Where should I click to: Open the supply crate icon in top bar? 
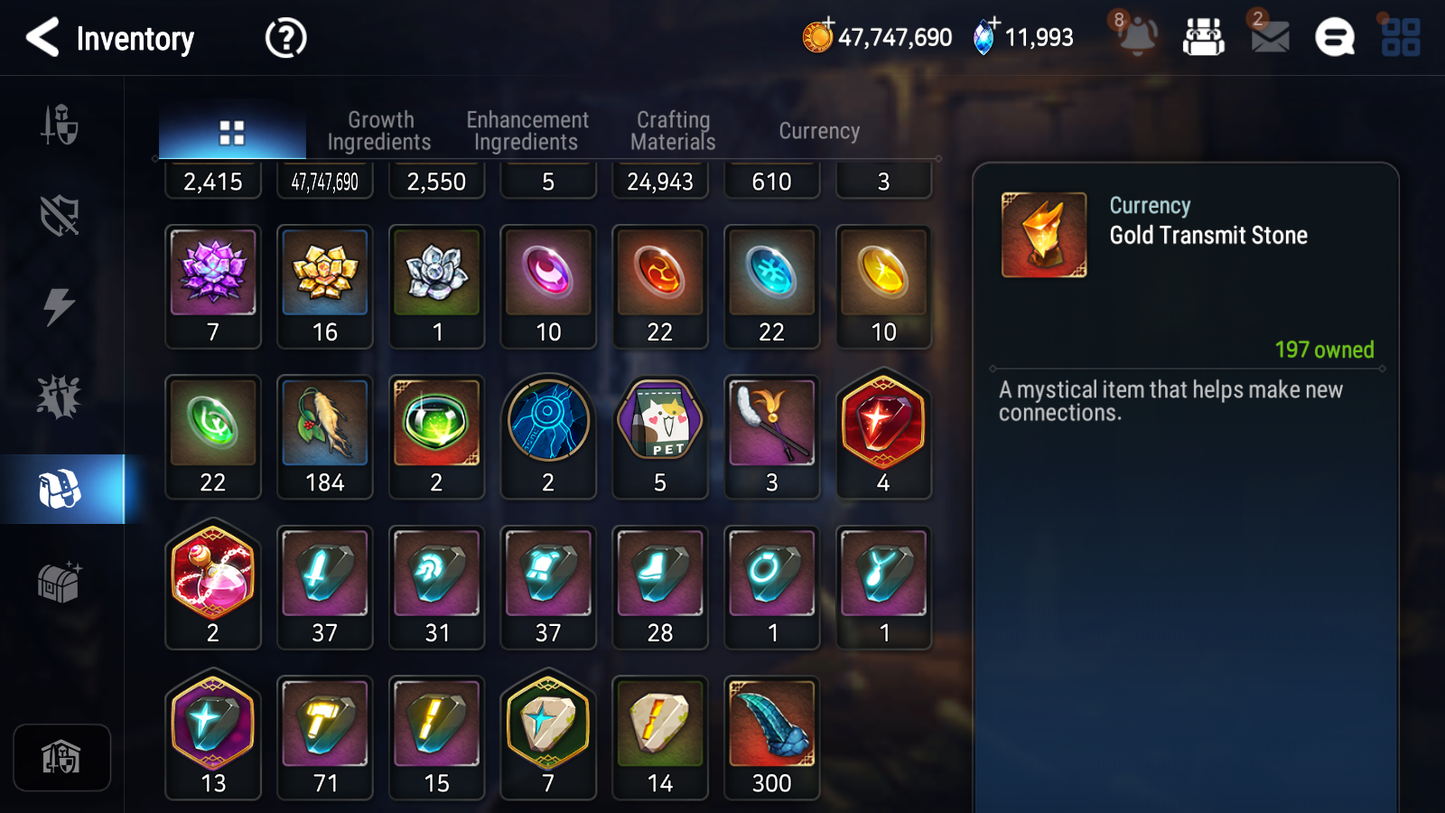(1203, 36)
